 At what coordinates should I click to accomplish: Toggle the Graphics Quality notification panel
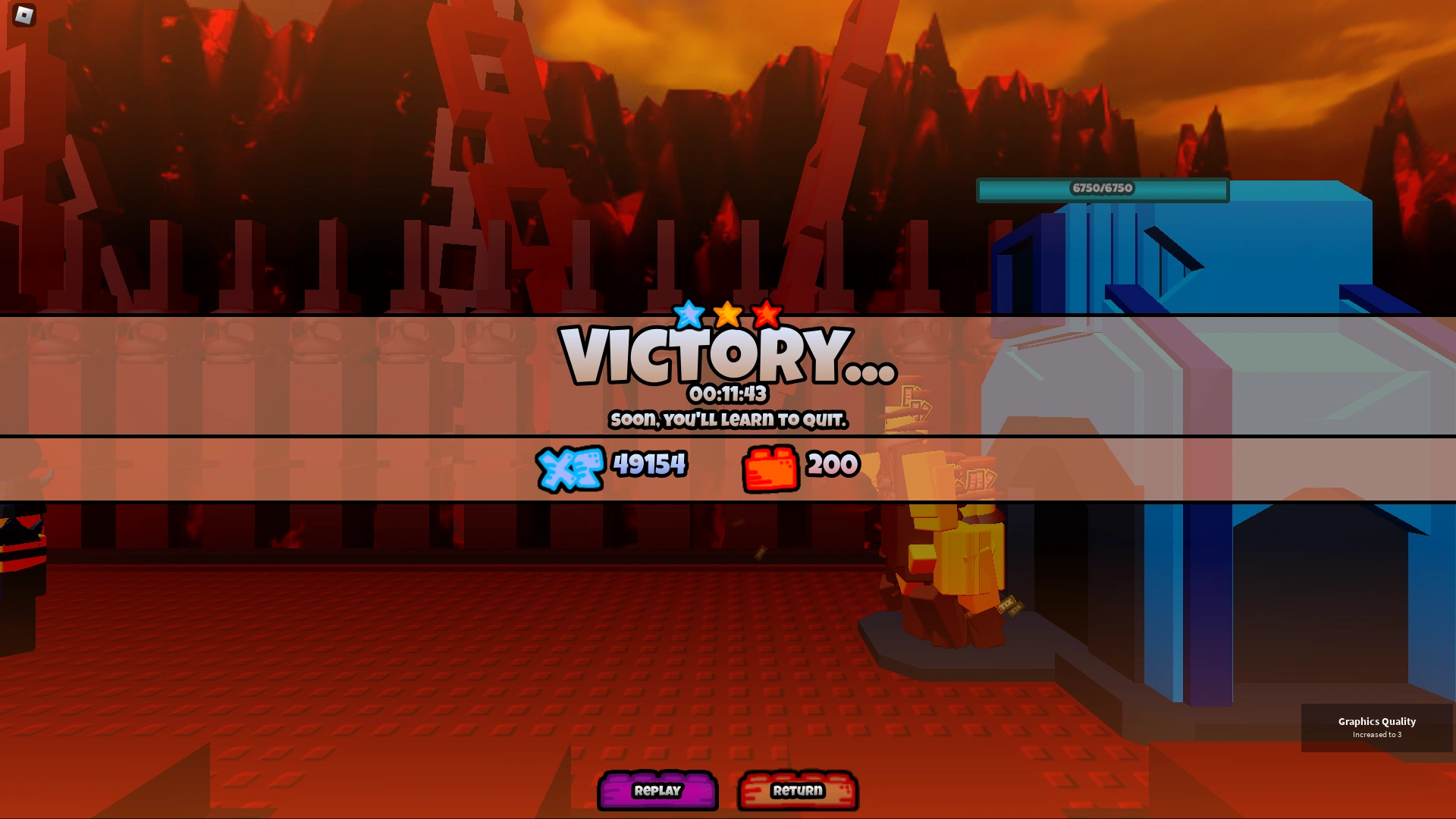coord(1377,726)
